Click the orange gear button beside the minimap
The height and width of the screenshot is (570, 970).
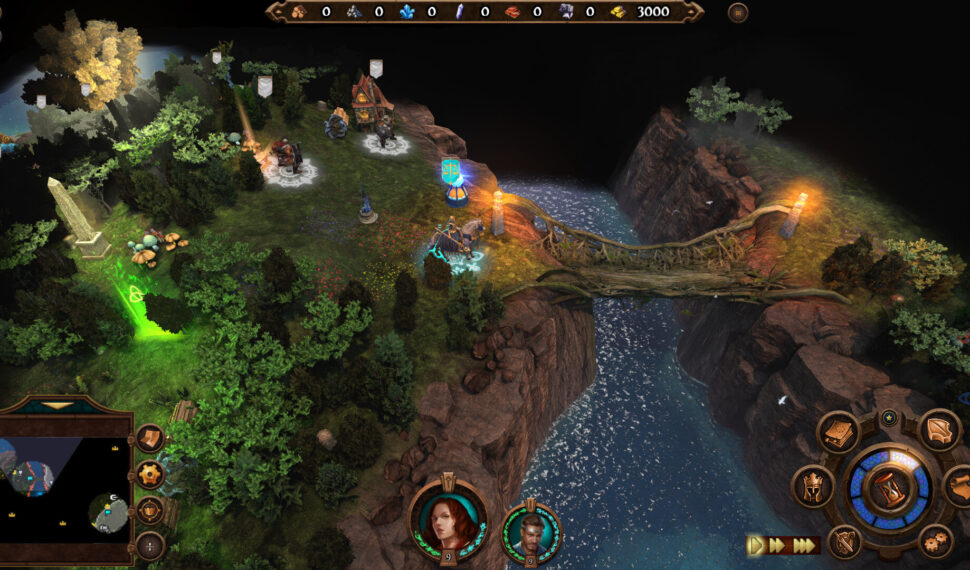point(150,474)
